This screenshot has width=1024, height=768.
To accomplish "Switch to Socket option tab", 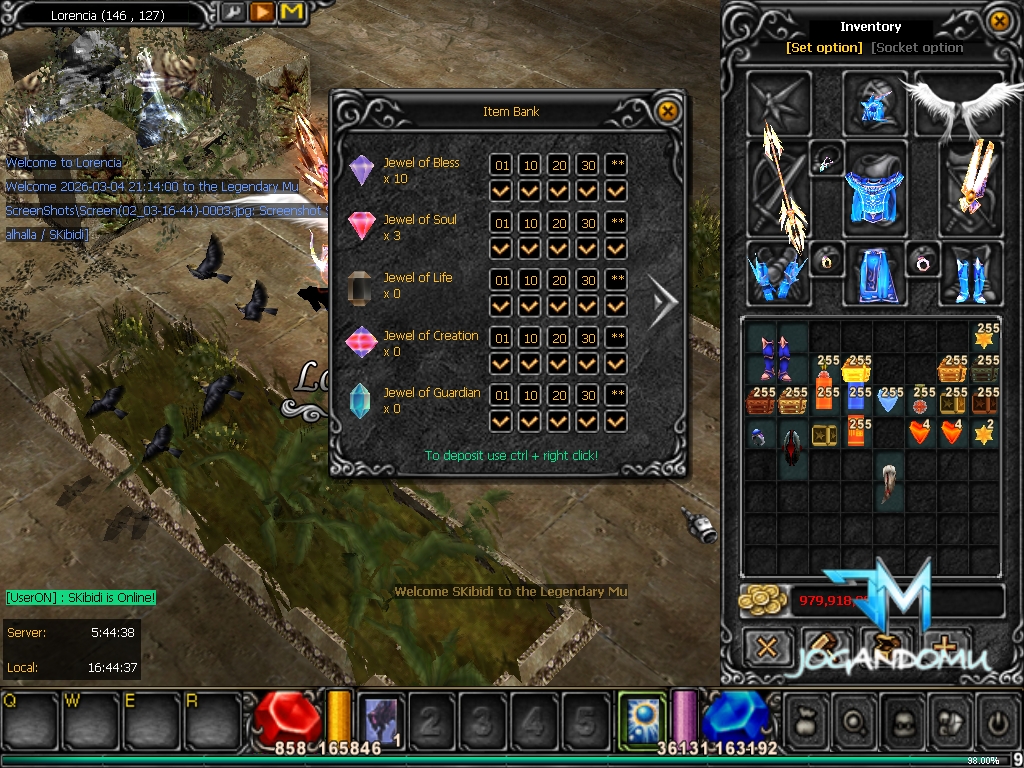I will 917,47.
